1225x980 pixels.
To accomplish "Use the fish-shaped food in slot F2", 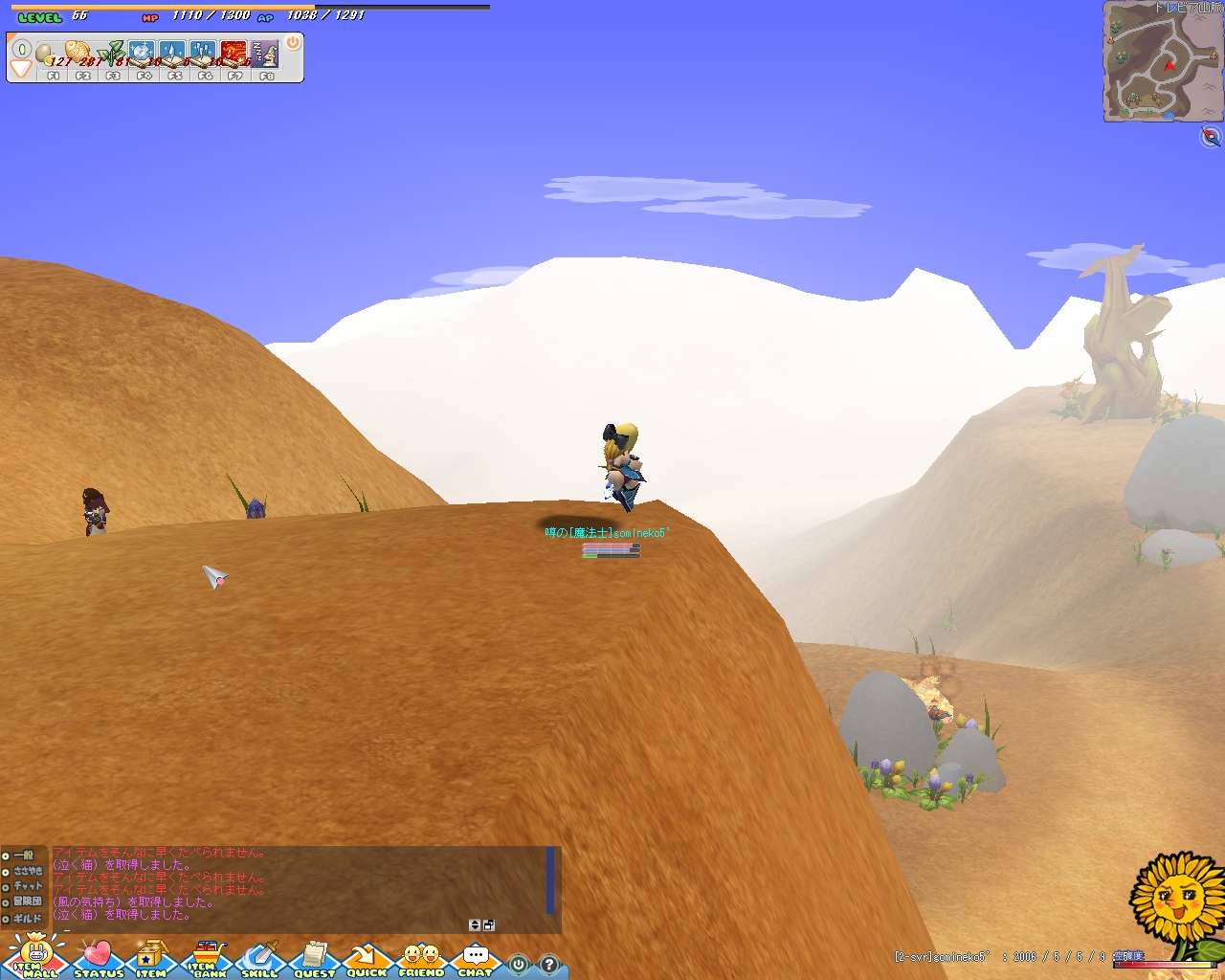I will coord(78,54).
